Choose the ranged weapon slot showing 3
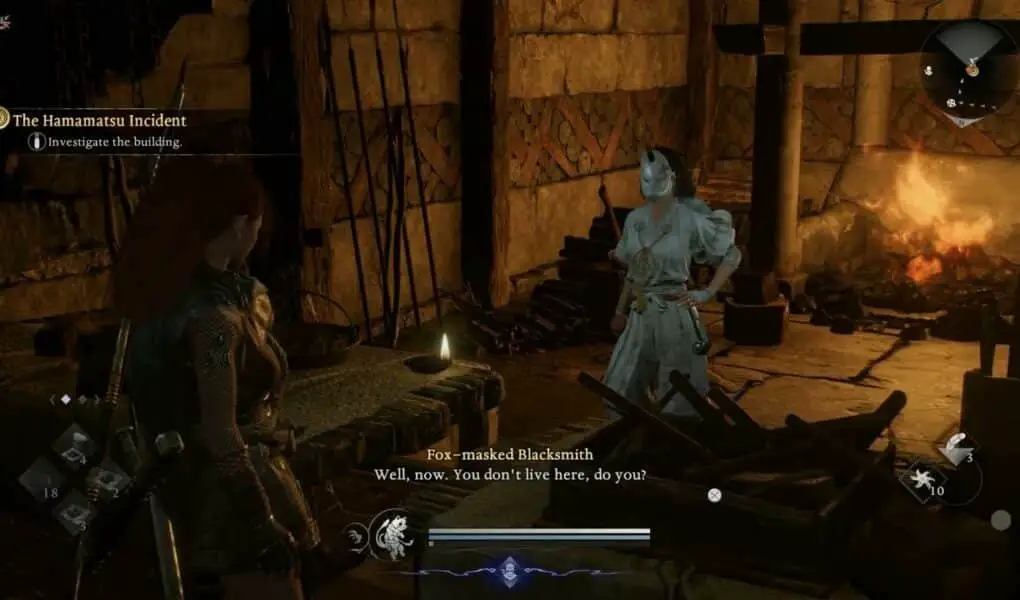Image resolution: width=1020 pixels, height=600 pixels. pyautogui.click(x=956, y=449)
